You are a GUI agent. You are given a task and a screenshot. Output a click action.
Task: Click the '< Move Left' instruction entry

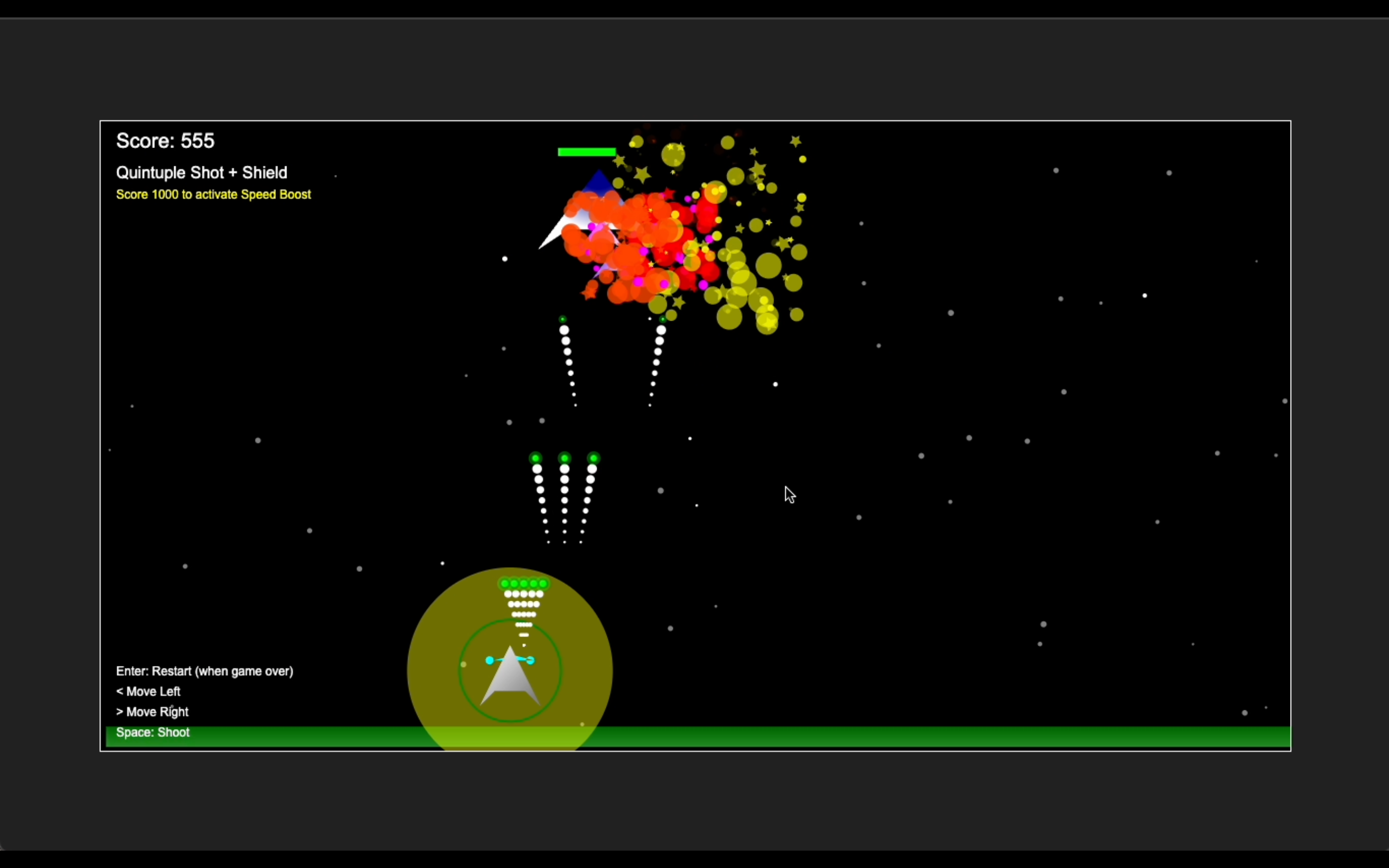coord(148,691)
